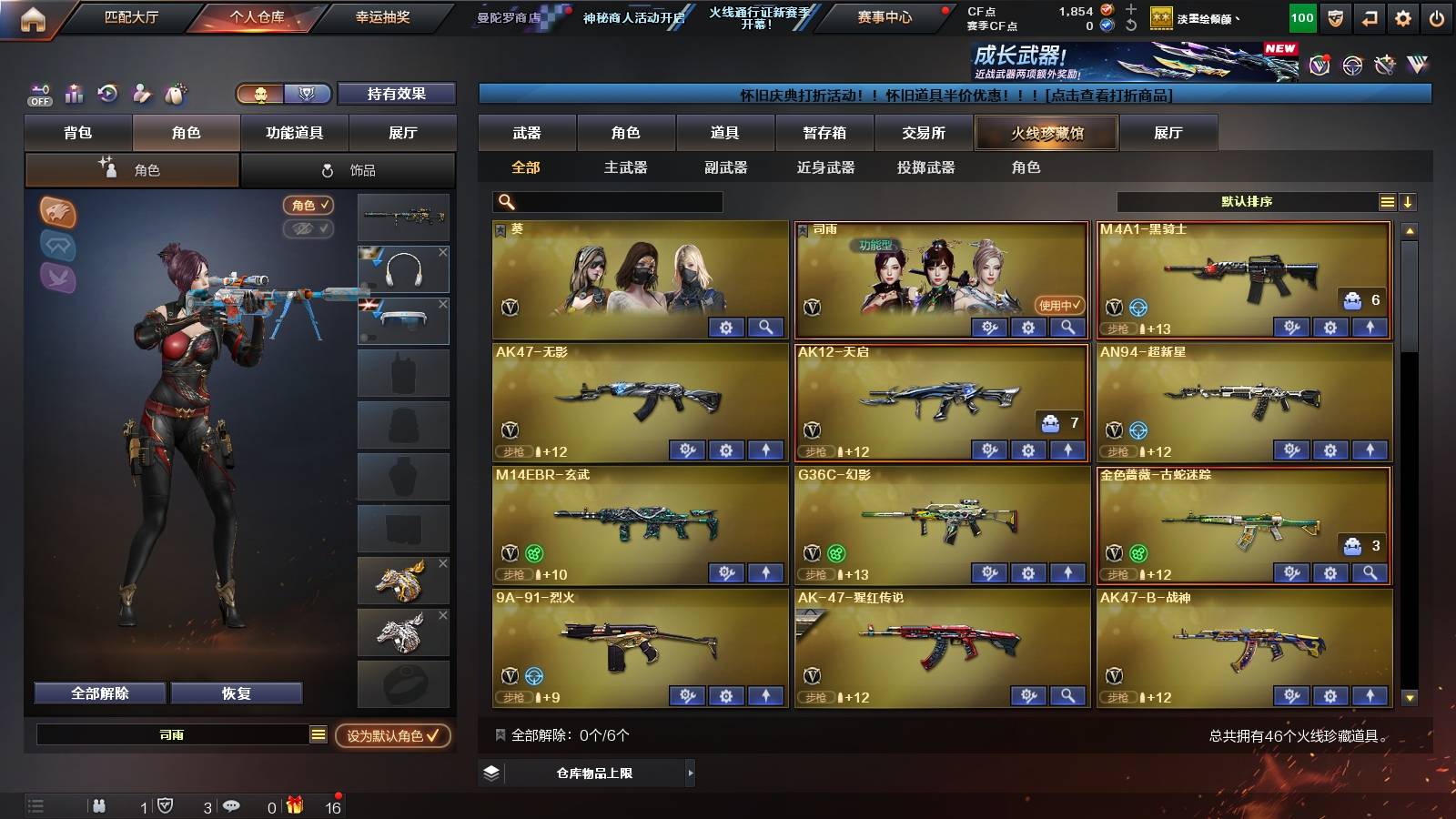Click the magnifier icon on M4A1-黑骑士 card

(1370, 328)
